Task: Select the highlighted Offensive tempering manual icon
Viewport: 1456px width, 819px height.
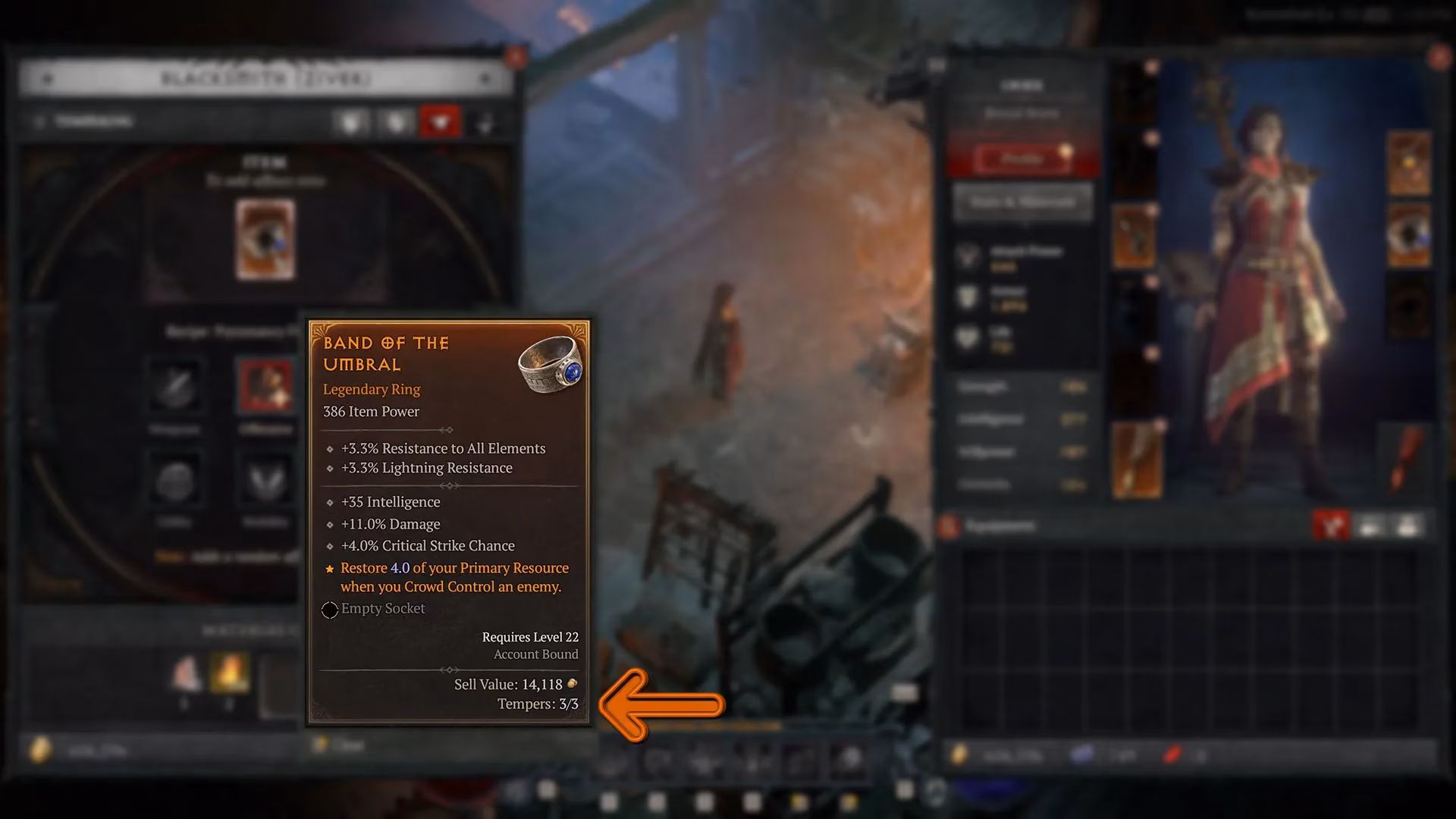Action: point(266,387)
